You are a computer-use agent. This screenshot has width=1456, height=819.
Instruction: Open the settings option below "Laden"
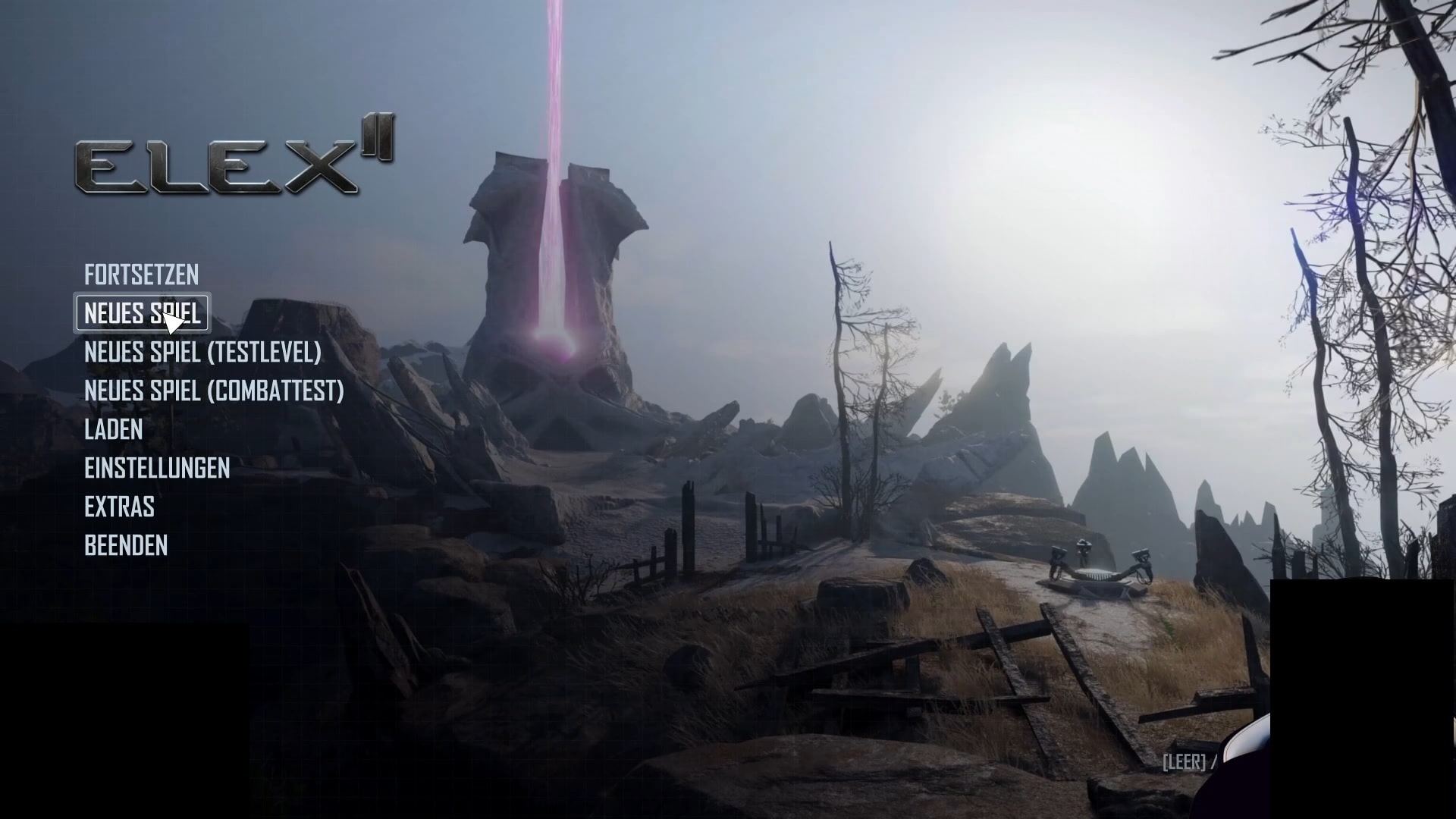158,469
